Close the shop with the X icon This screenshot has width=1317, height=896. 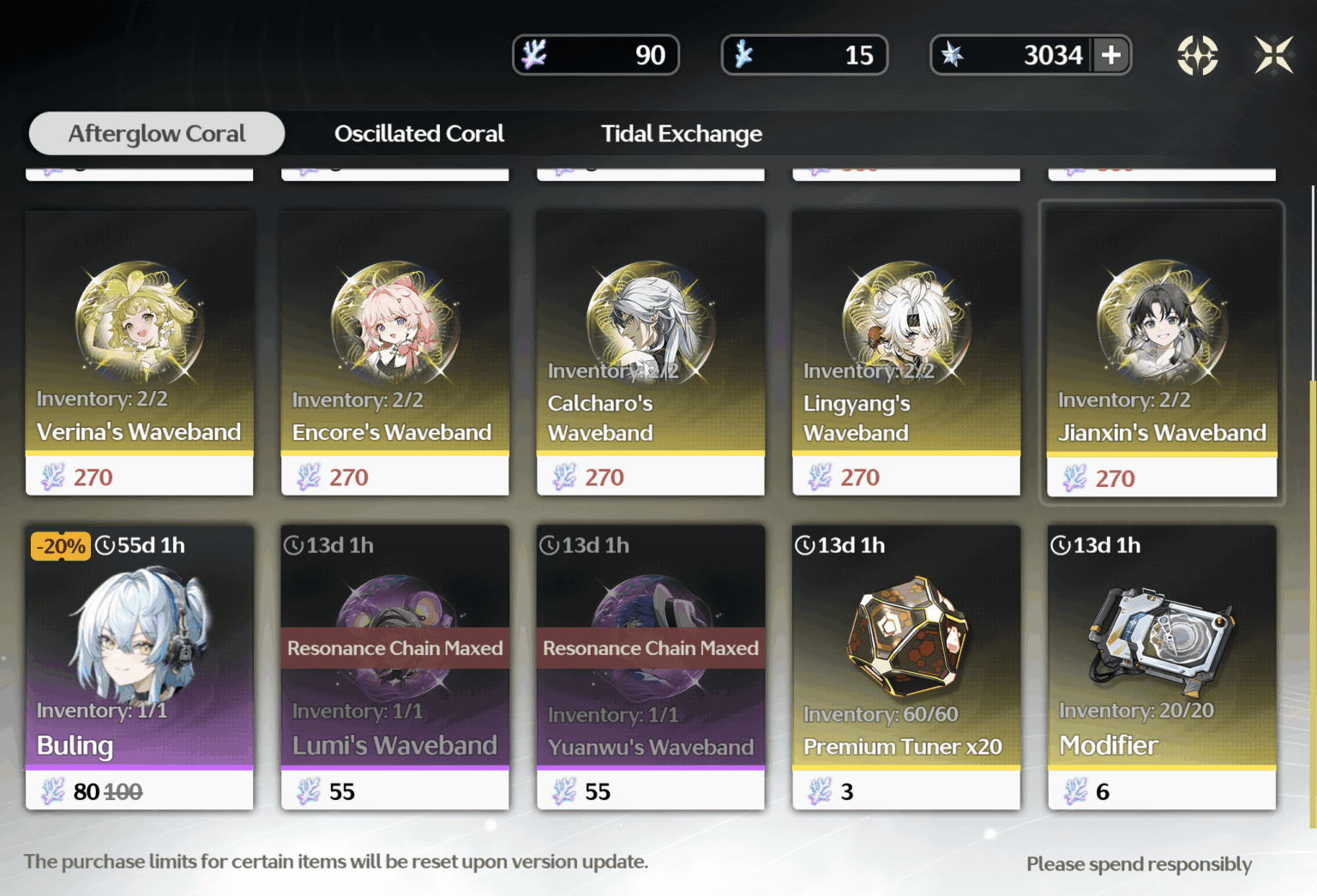1273,55
